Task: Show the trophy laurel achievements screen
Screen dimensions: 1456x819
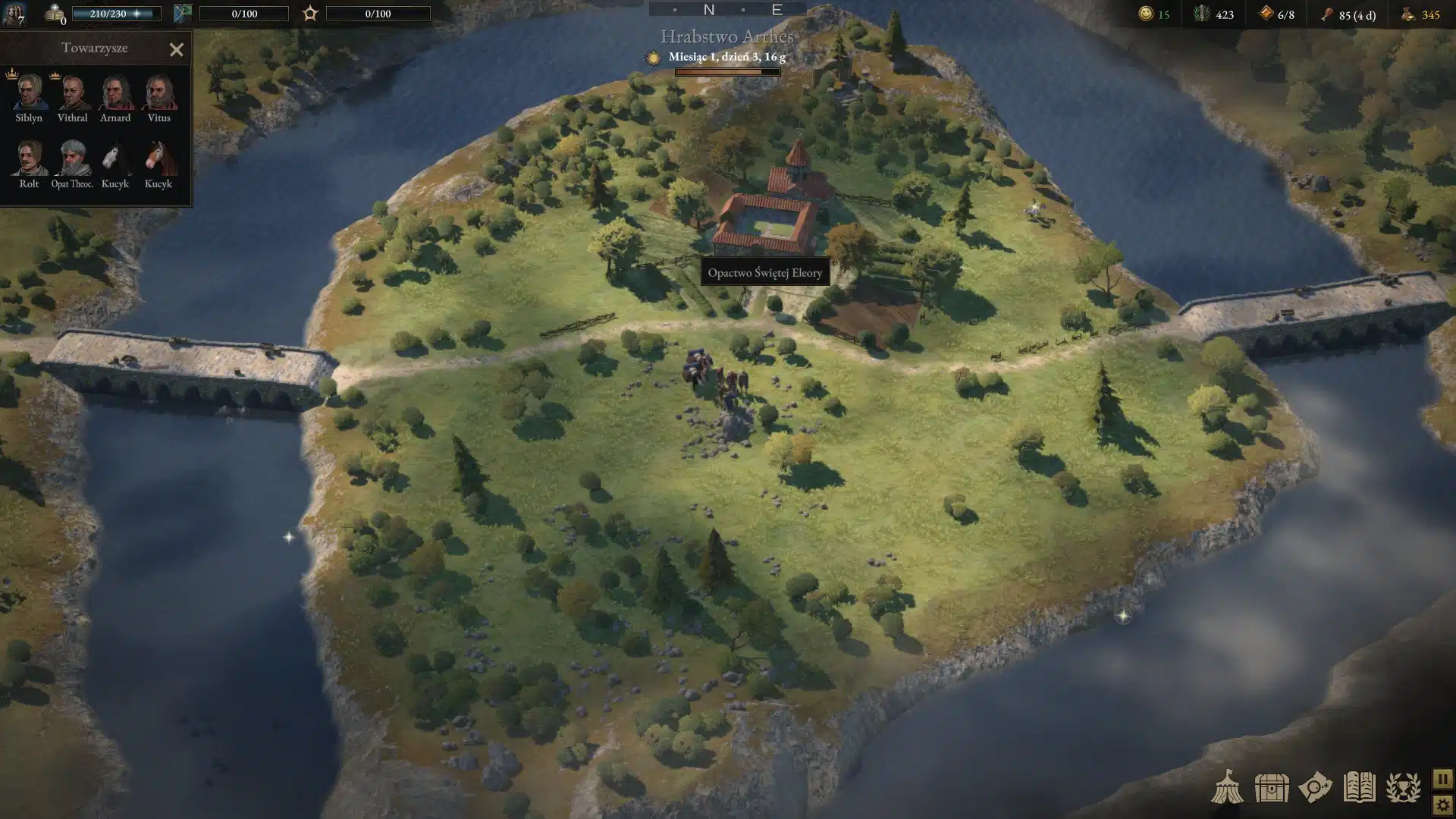Action: tap(1403, 788)
